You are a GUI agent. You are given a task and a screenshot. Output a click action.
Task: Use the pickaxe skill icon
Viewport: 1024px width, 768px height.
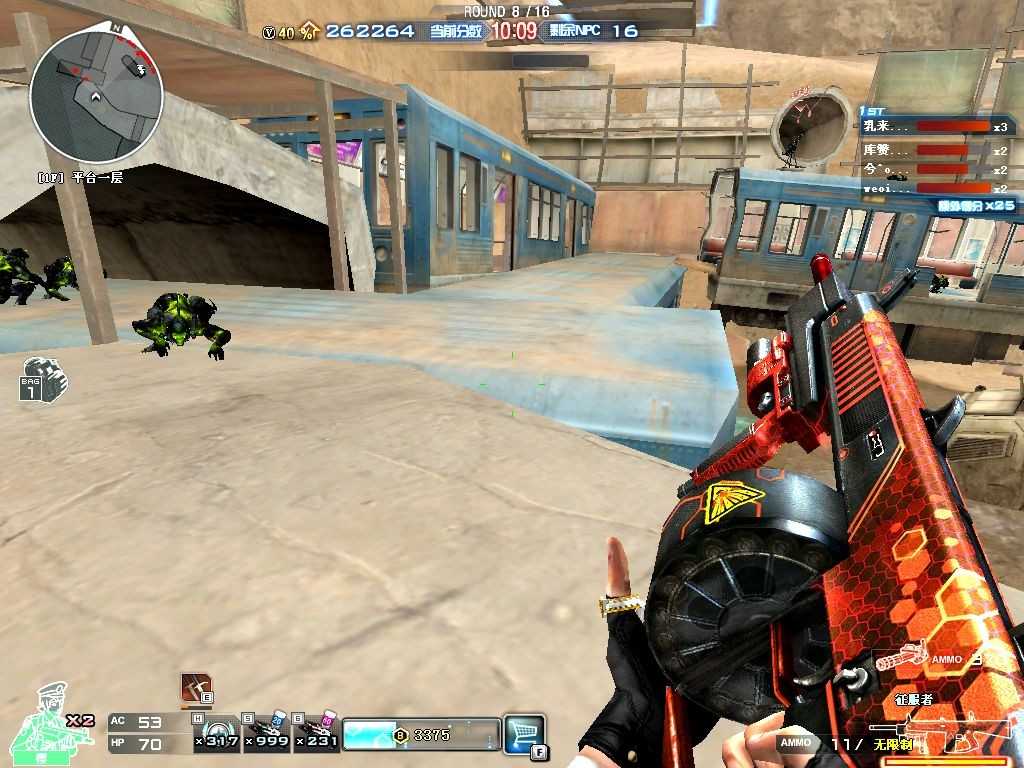tap(196, 687)
